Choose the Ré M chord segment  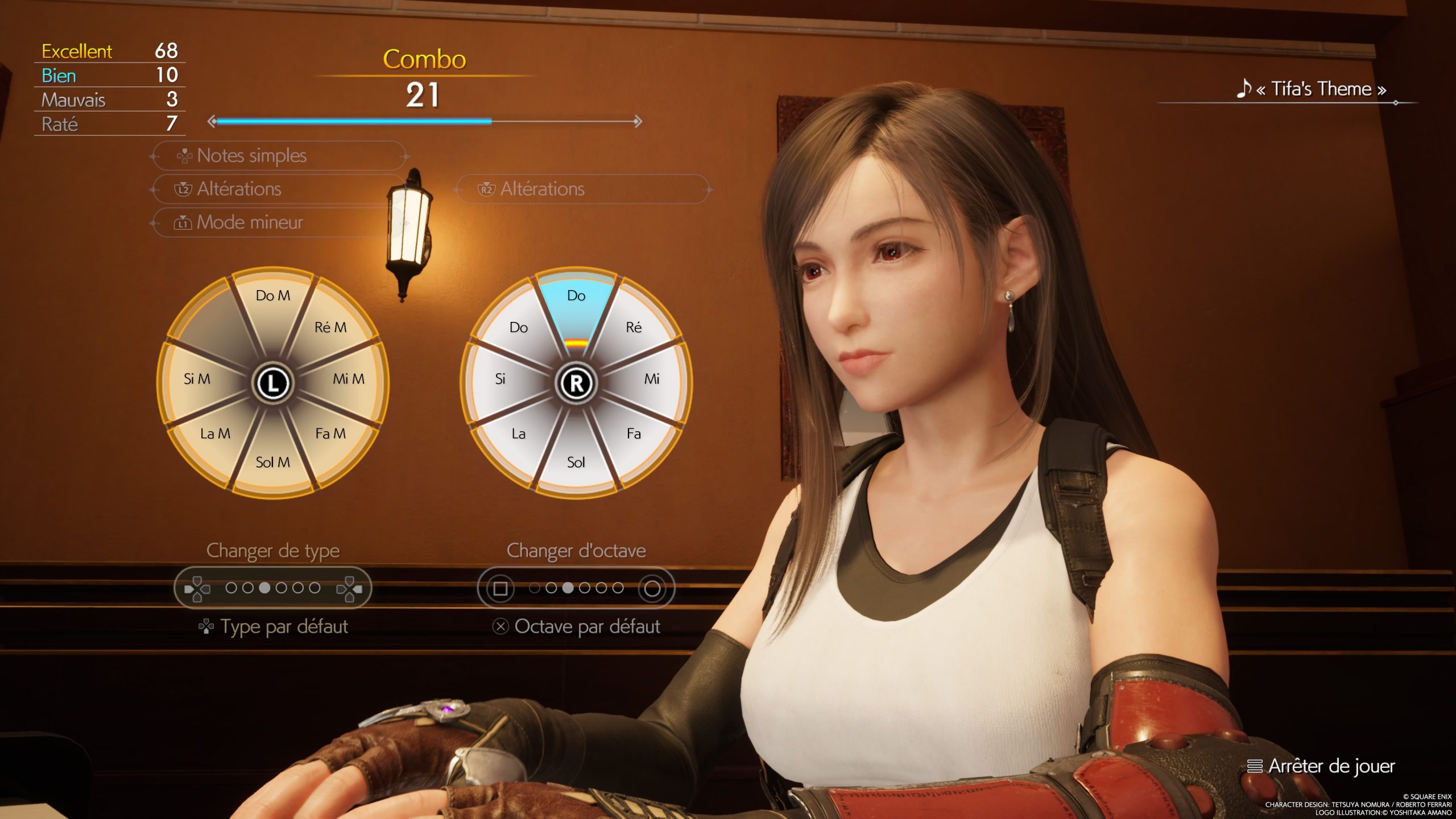330,328
